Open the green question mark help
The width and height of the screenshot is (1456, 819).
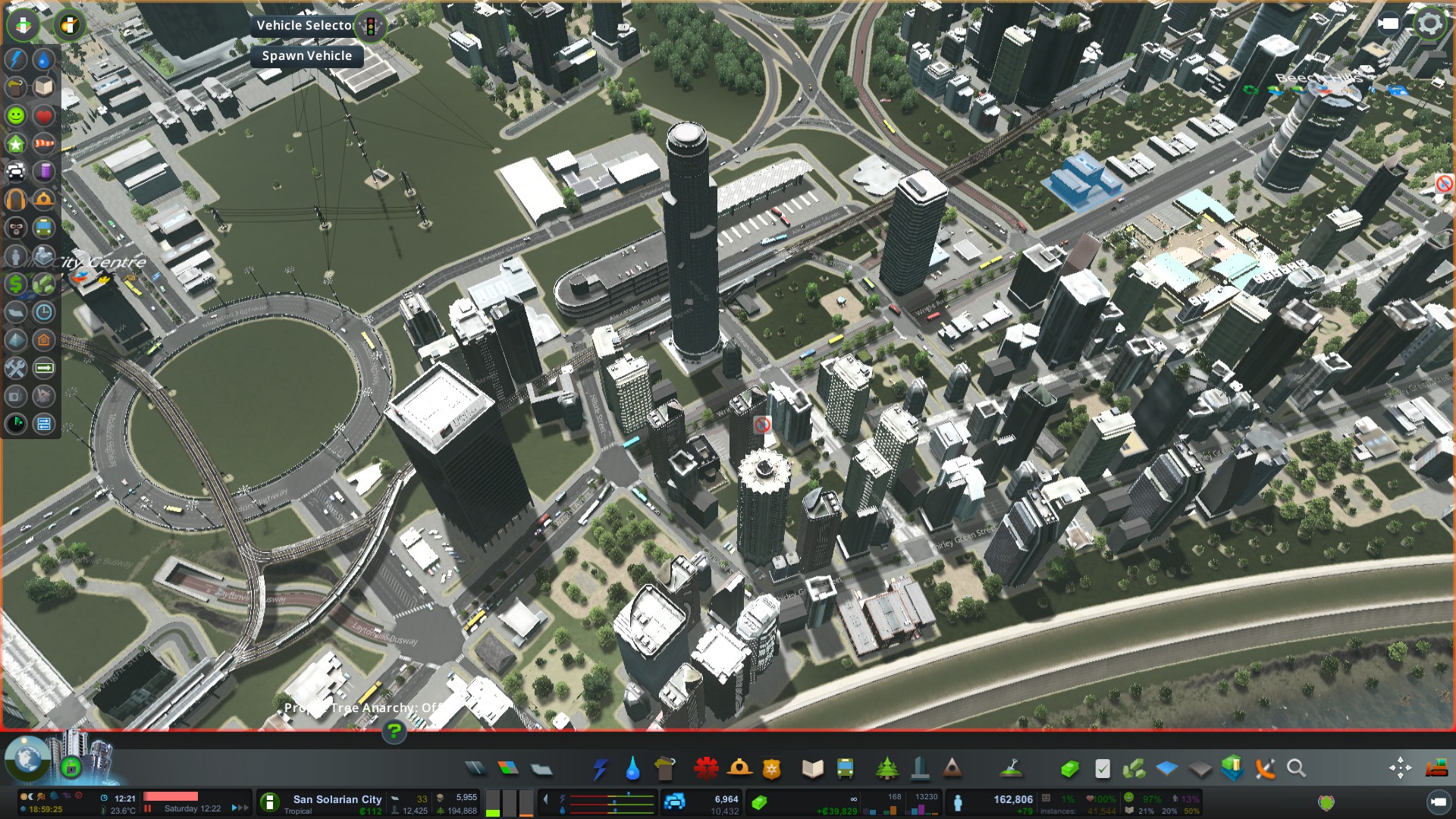(394, 732)
